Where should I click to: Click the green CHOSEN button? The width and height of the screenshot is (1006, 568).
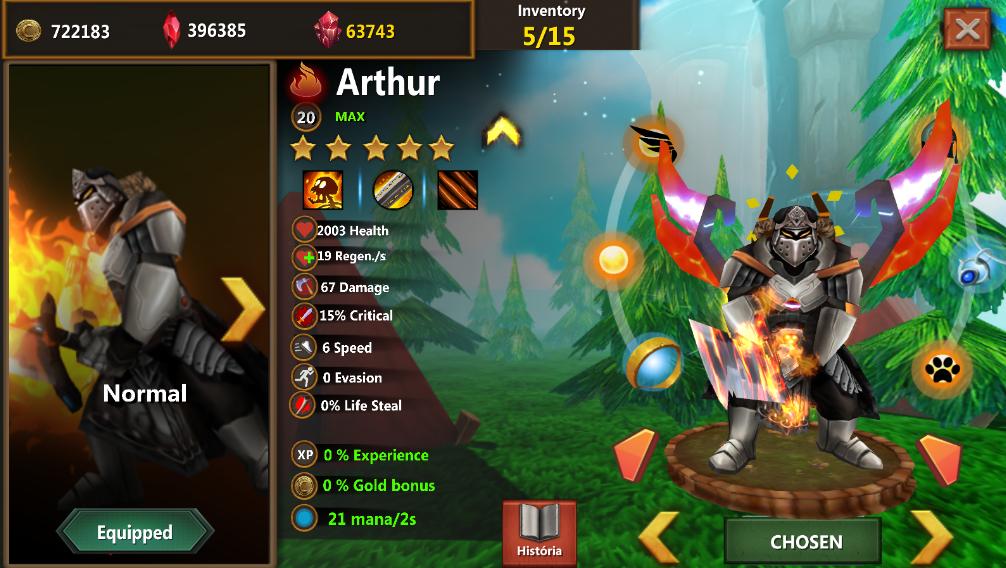click(805, 542)
